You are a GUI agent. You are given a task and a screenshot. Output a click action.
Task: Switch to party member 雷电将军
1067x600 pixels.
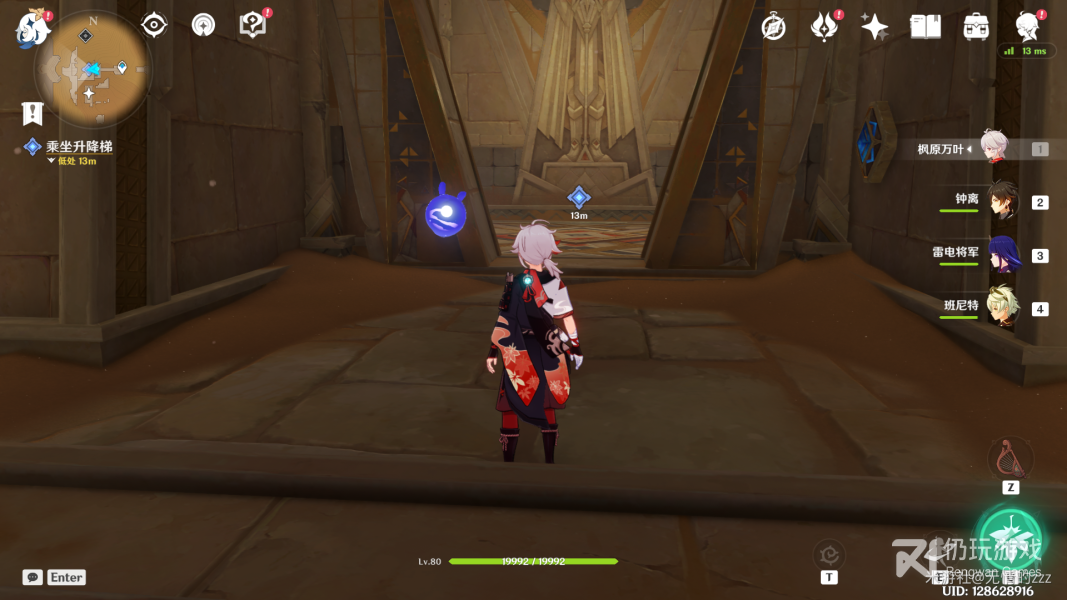click(1002, 254)
